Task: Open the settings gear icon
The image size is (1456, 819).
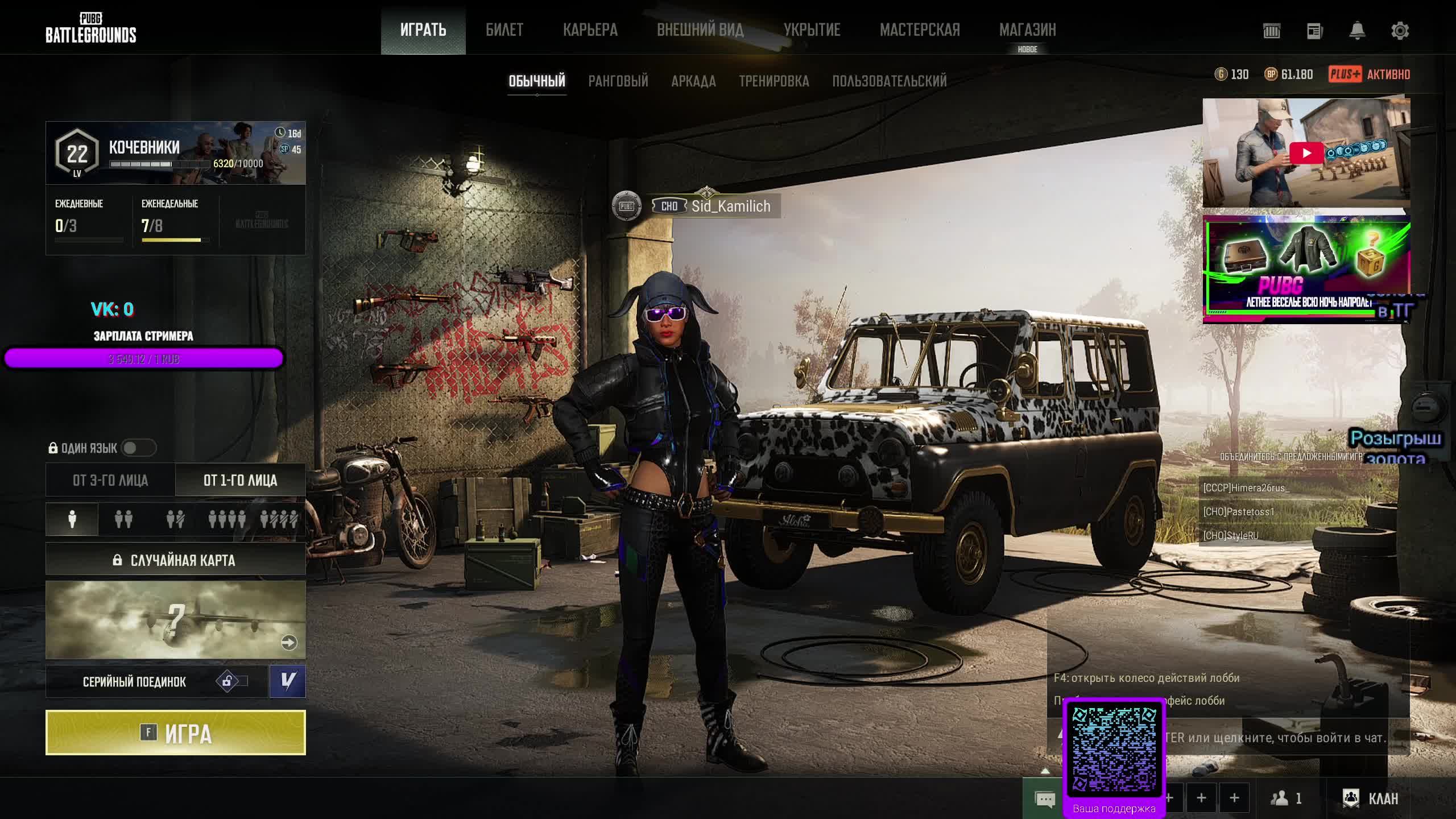Action: [1400, 31]
